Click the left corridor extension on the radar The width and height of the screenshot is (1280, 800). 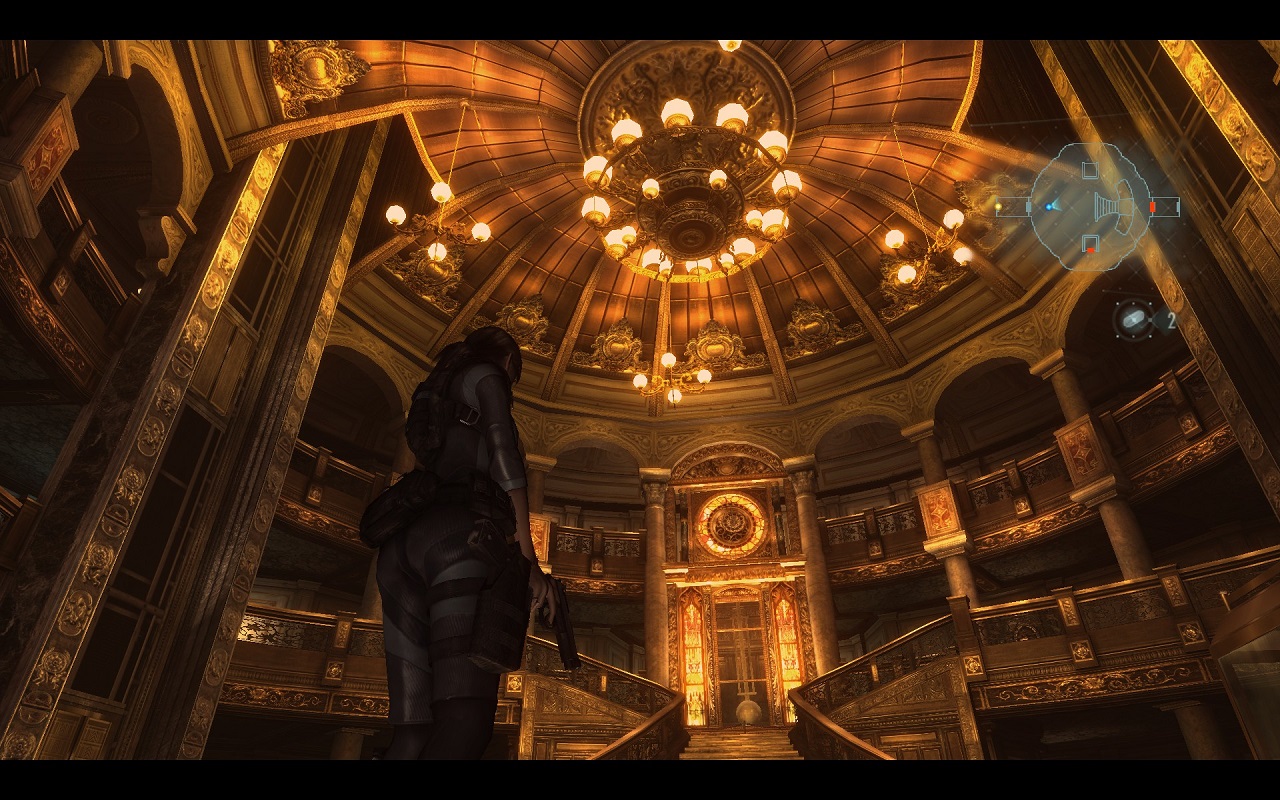[1012, 206]
